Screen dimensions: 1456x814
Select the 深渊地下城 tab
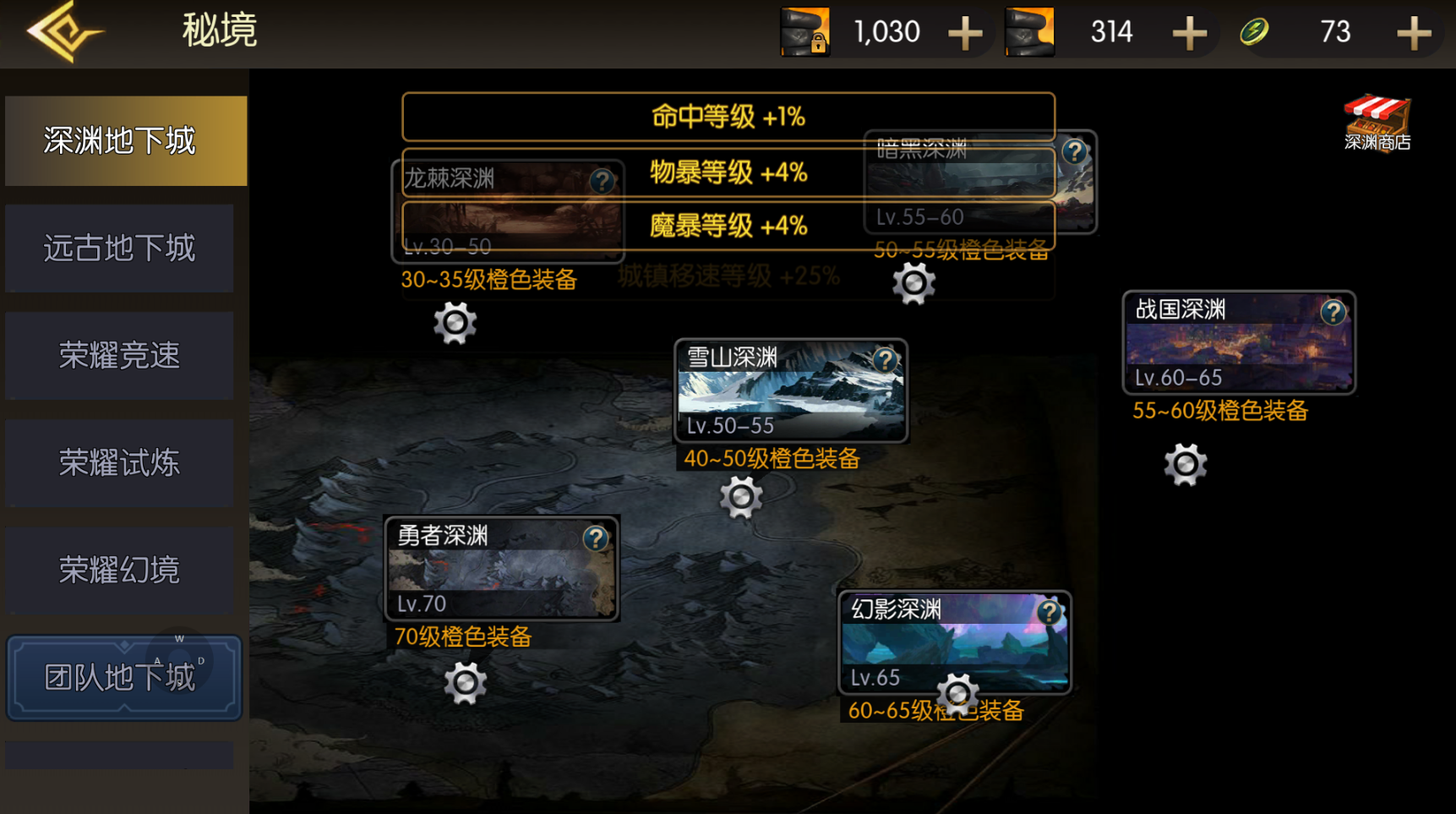(x=125, y=140)
